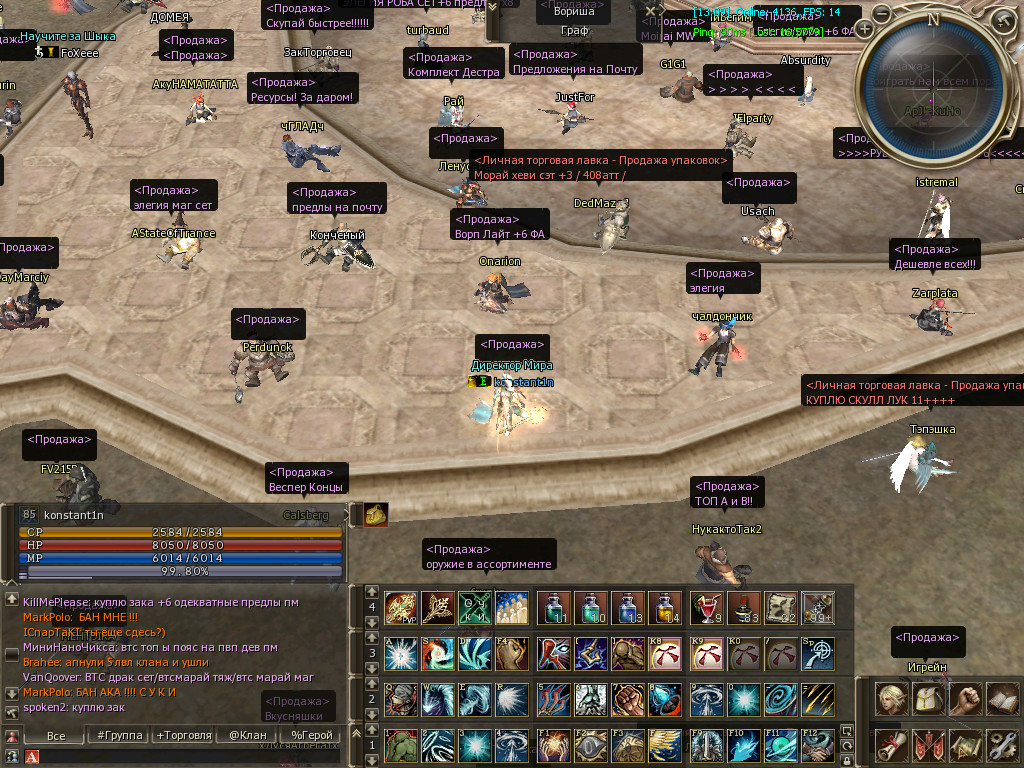
Task: Open the character status menu icon
Action: [x=891, y=698]
